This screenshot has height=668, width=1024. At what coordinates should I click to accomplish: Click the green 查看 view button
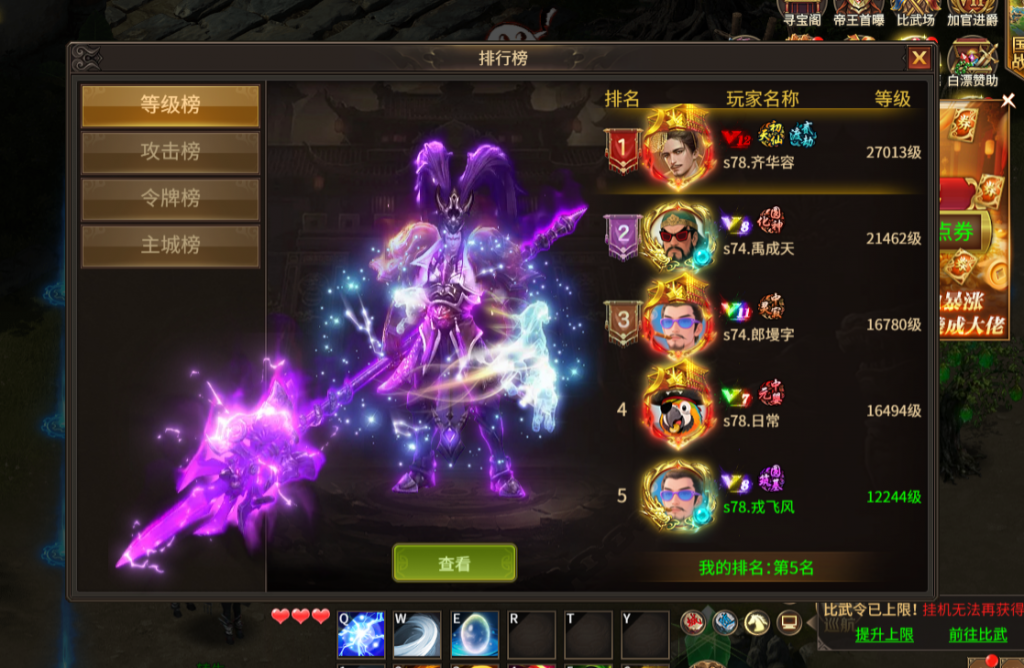click(x=454, y=564)
